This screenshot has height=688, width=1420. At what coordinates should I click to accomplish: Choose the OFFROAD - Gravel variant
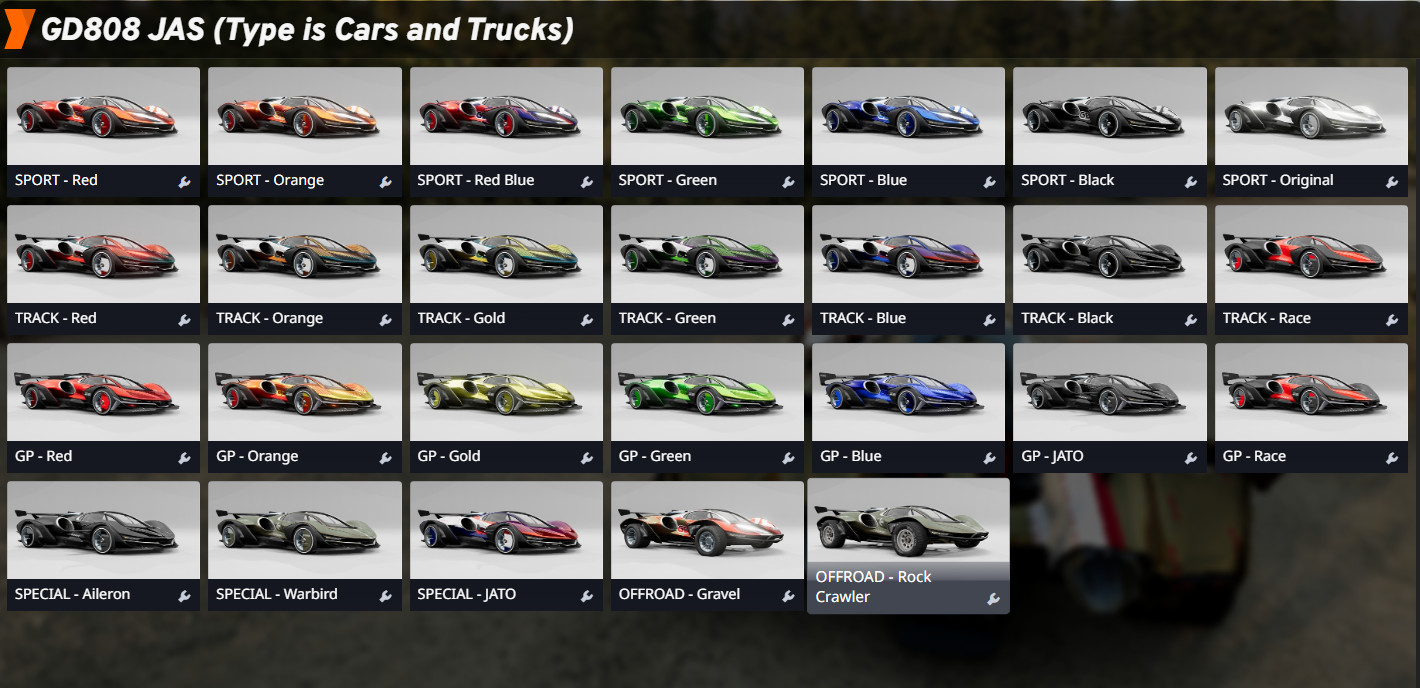click(707, 532)
